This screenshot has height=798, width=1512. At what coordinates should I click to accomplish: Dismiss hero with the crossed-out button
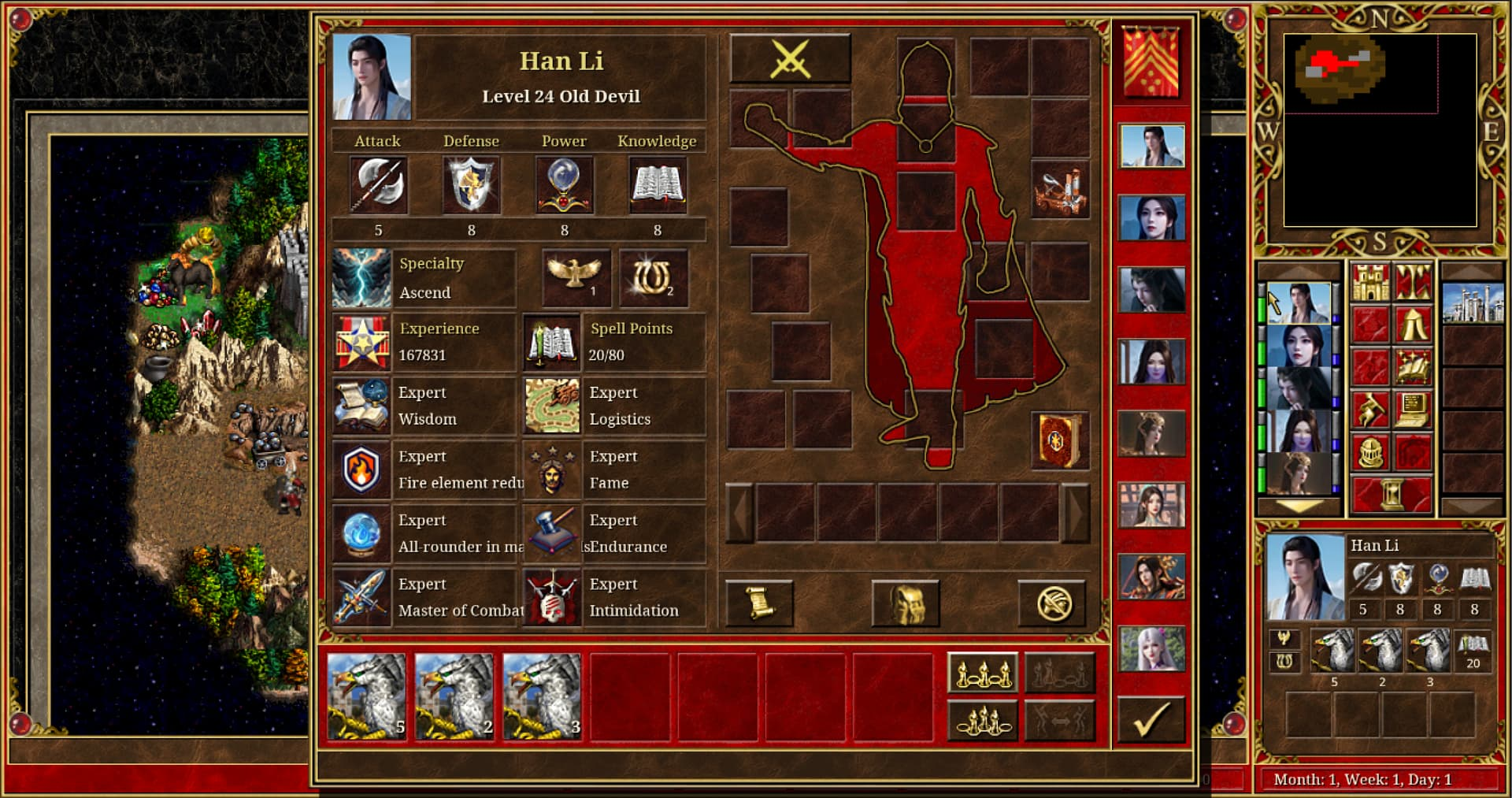point(1052,603)
